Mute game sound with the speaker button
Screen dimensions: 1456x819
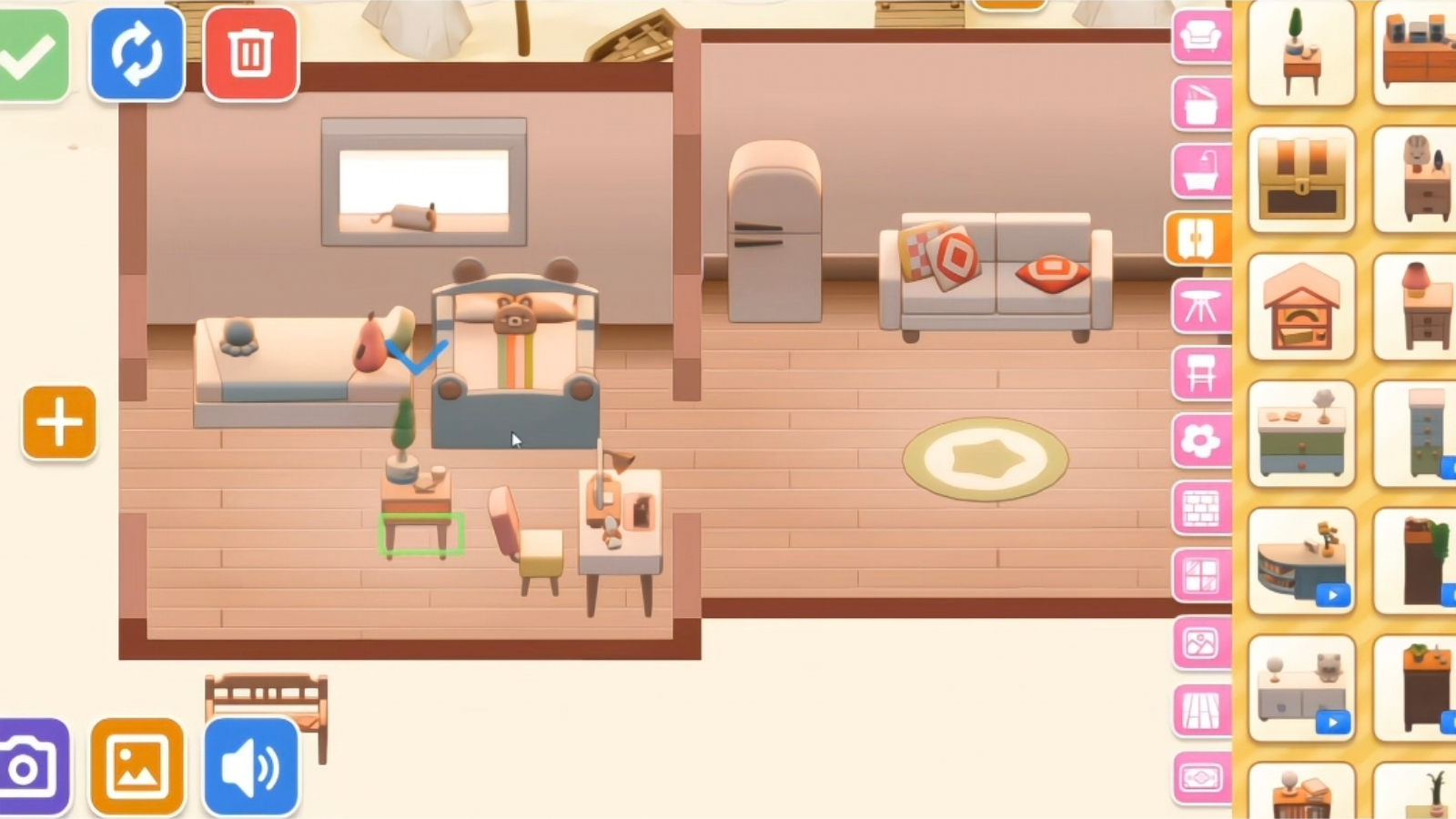click(x=250, y=766)
